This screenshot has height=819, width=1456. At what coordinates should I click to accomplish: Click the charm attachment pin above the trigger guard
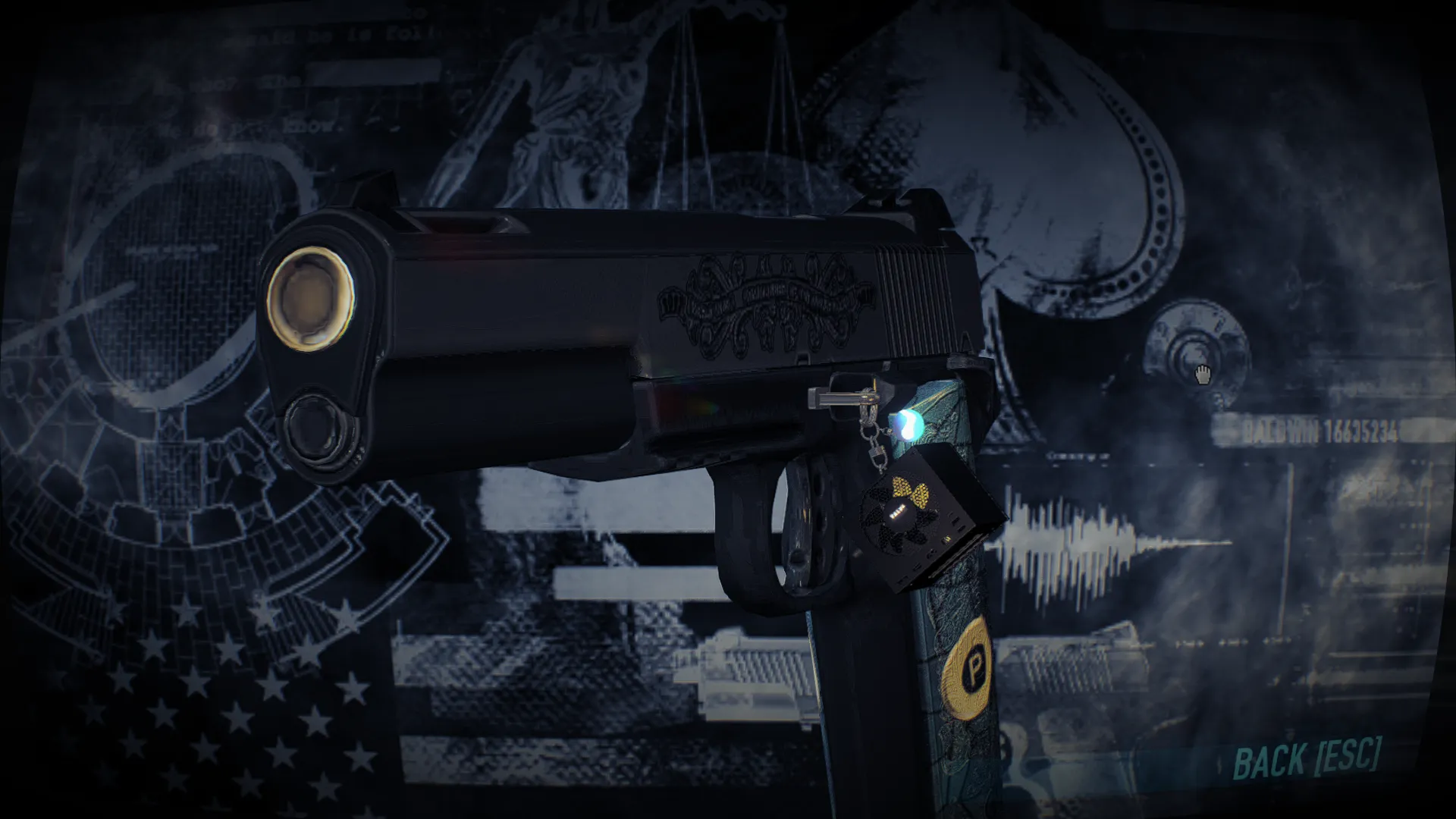[x=838, y=398]
